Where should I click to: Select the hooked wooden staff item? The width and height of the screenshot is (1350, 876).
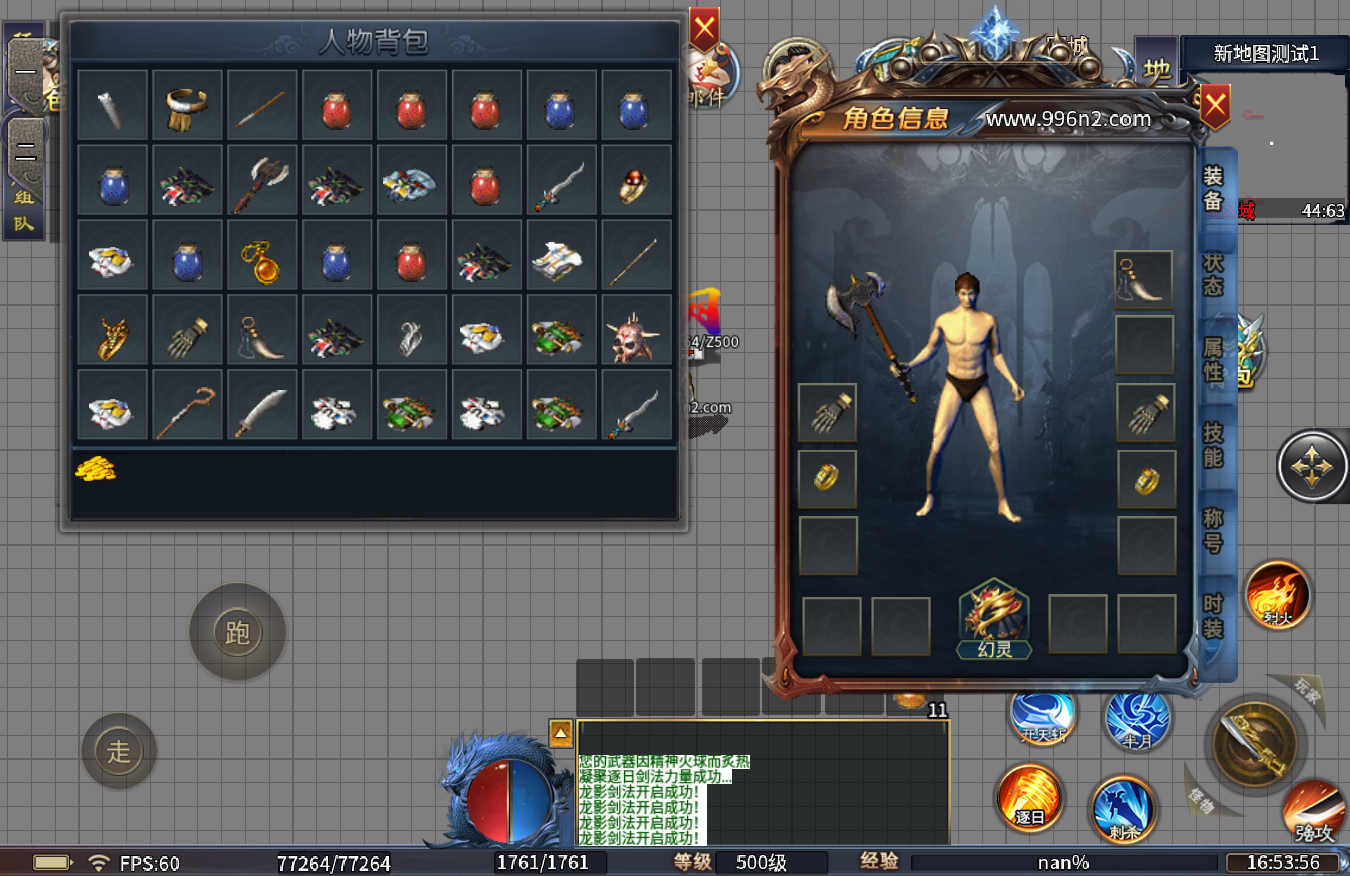[187, 405]
